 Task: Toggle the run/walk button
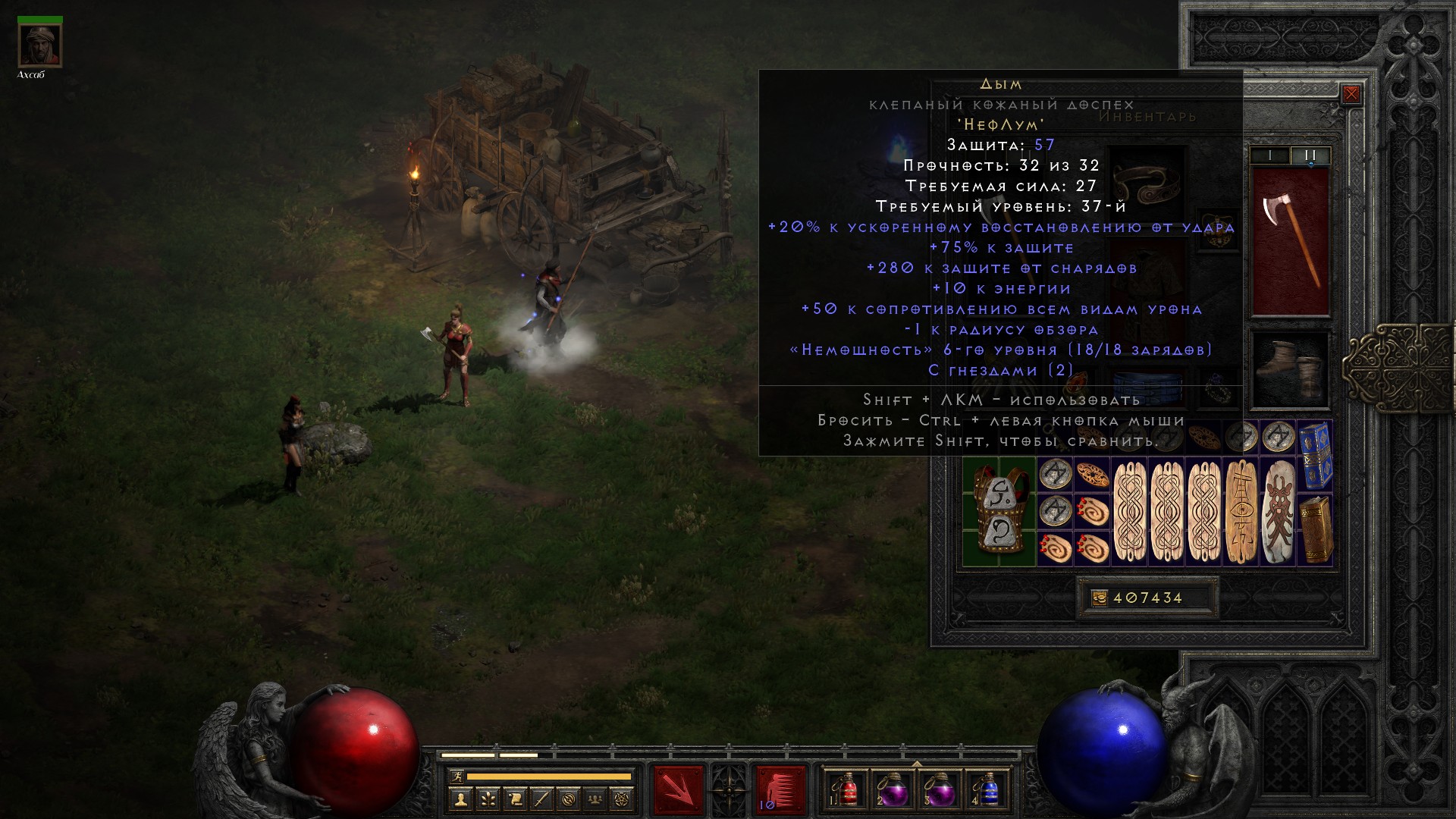click(456, 777)
